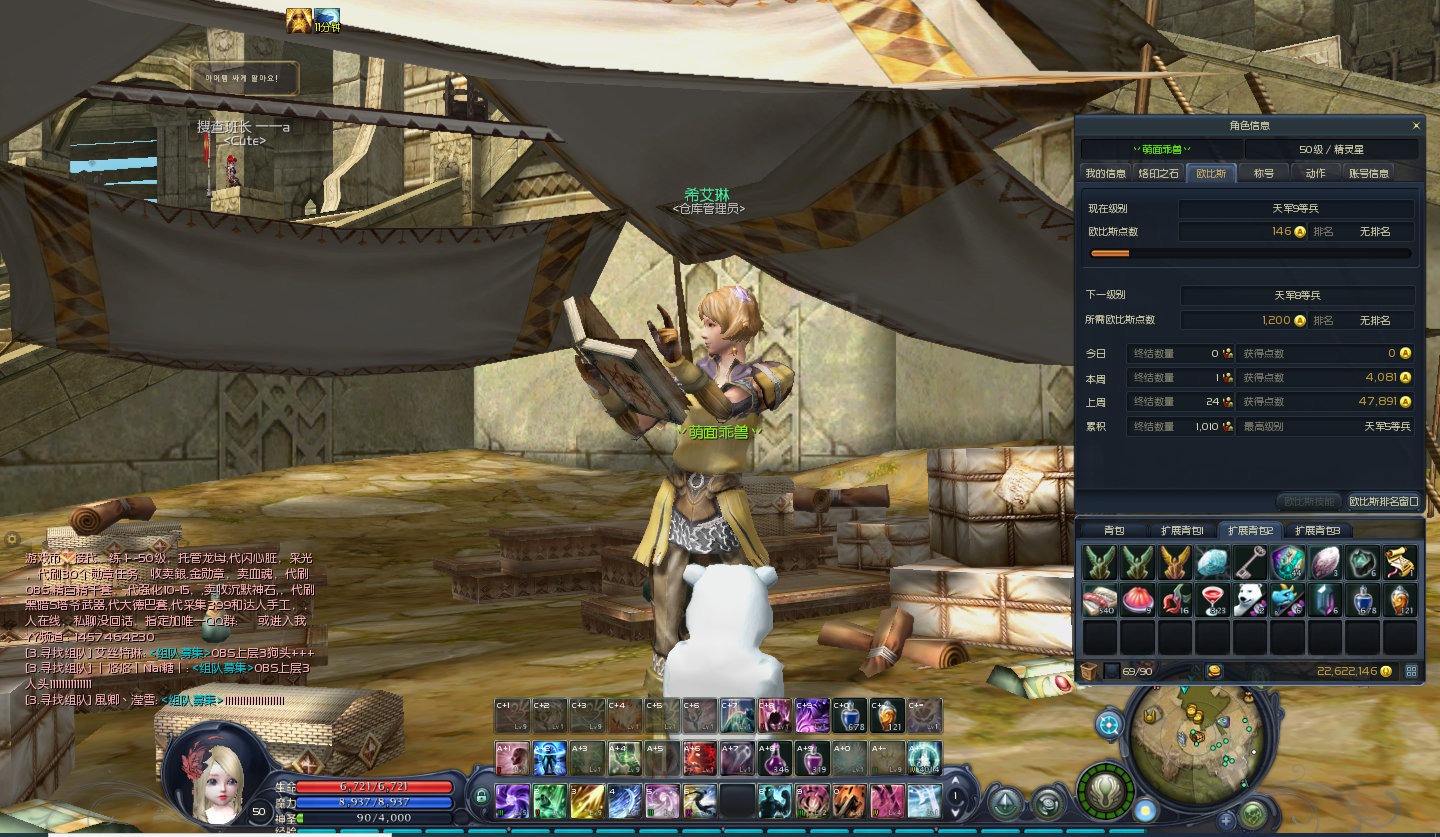Screen dimensions: 1440x837
Task: Select the golden scroll item slot
Action: 1400,562
